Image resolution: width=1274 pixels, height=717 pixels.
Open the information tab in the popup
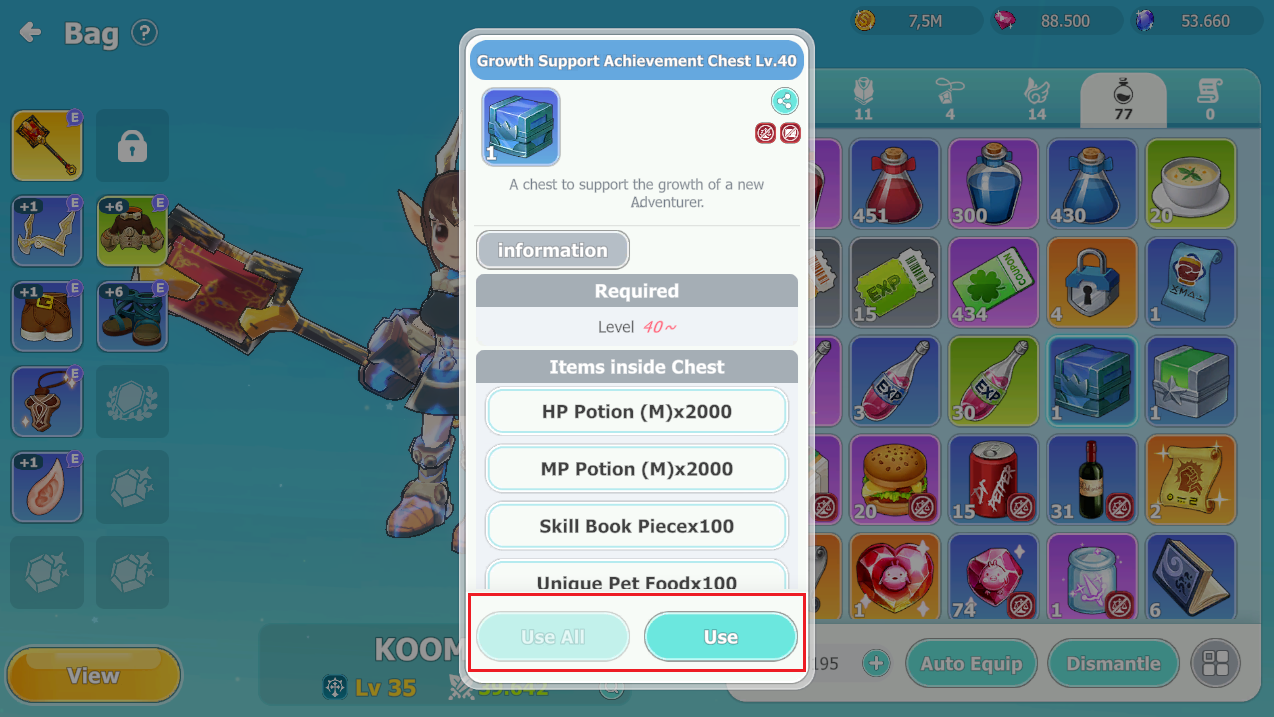point(552,250)
